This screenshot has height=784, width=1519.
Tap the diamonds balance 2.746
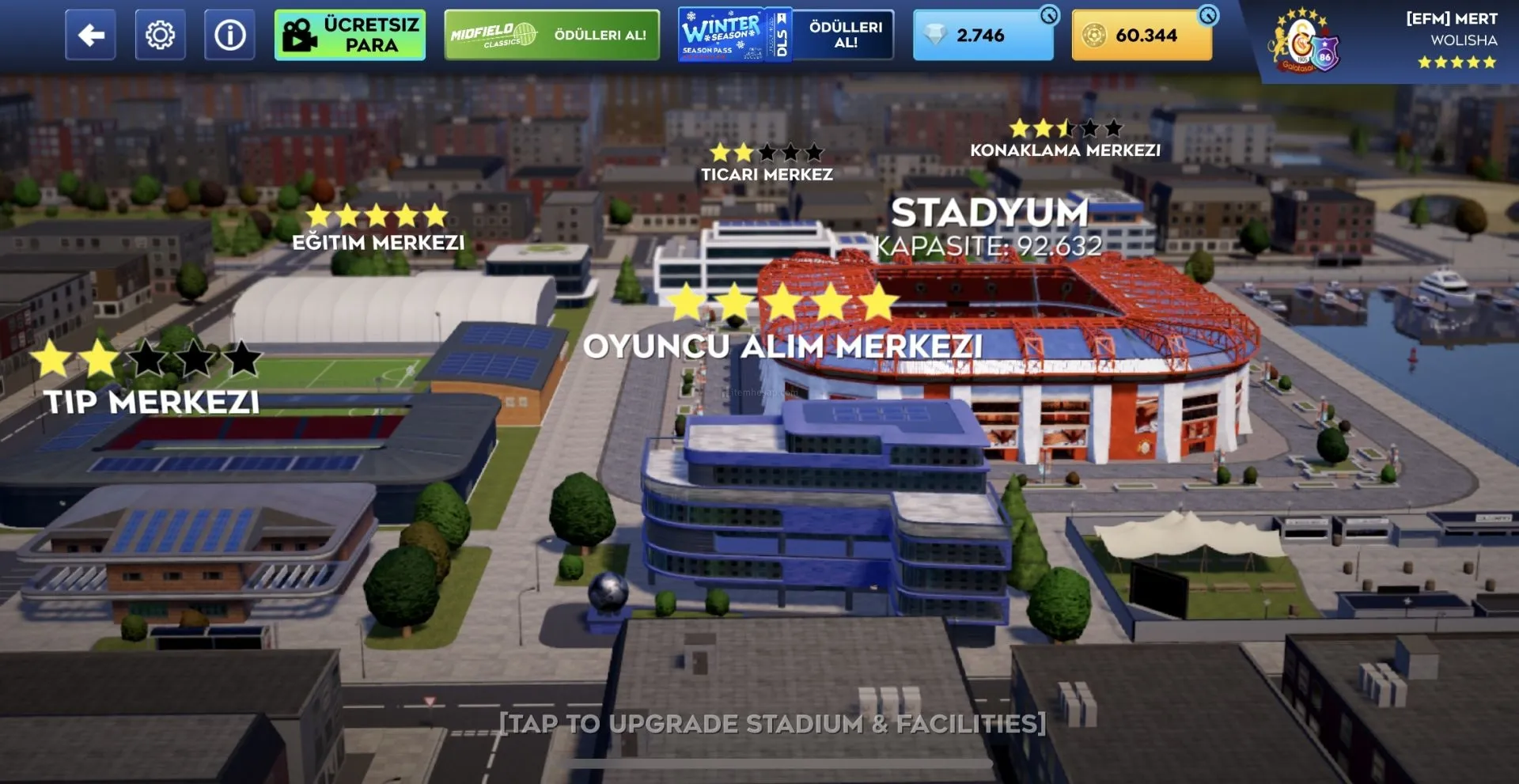982,35
